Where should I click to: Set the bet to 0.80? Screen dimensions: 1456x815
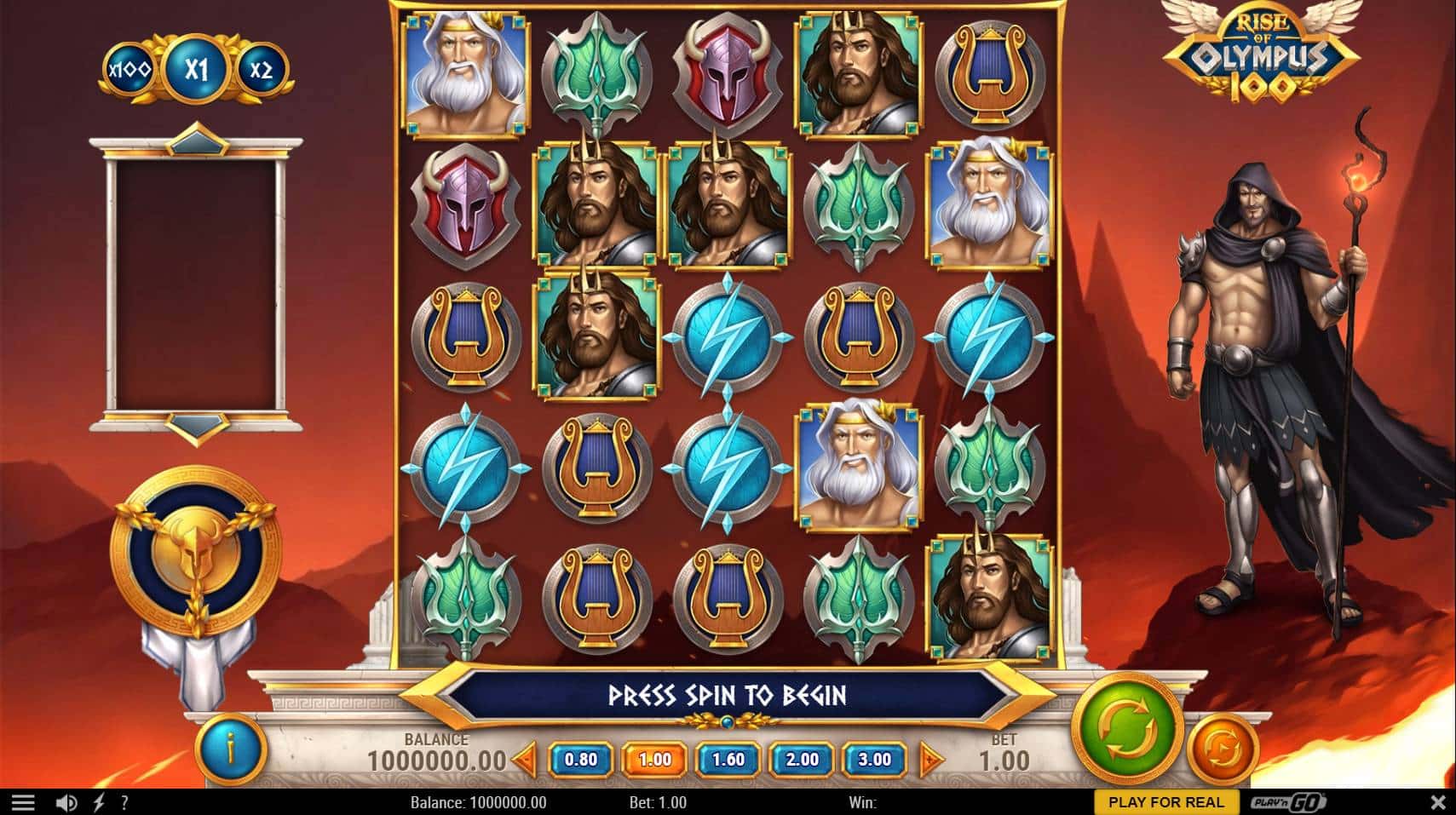581,760
